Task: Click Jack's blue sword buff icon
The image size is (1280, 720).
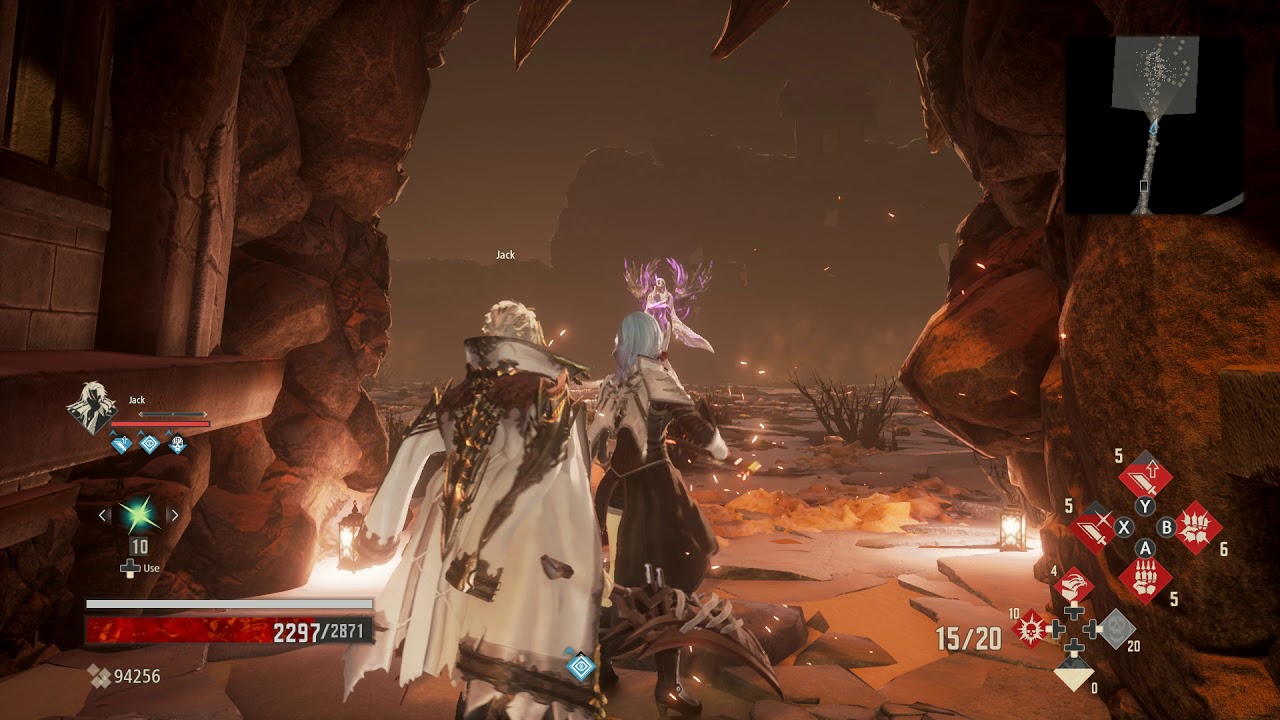Action: (x=122, y=443)
